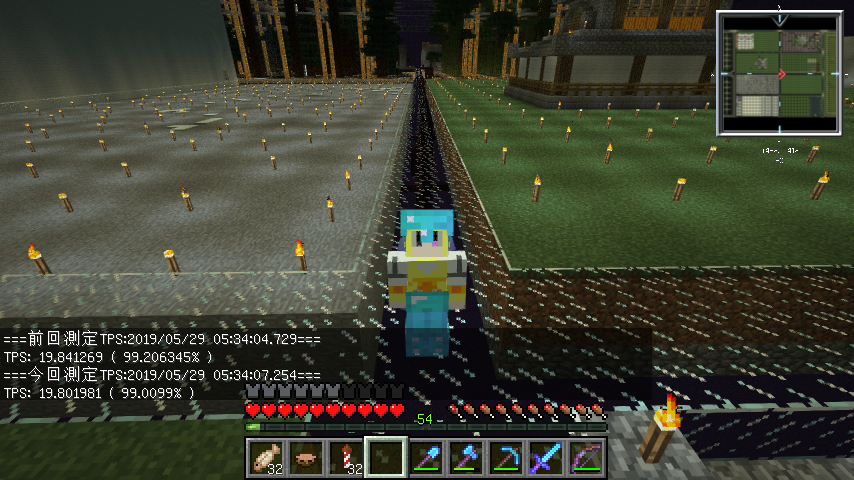Equip the diamond sword
Image resolution: width=854 pixels, height=480 pixels.
[x=546, y=457]
